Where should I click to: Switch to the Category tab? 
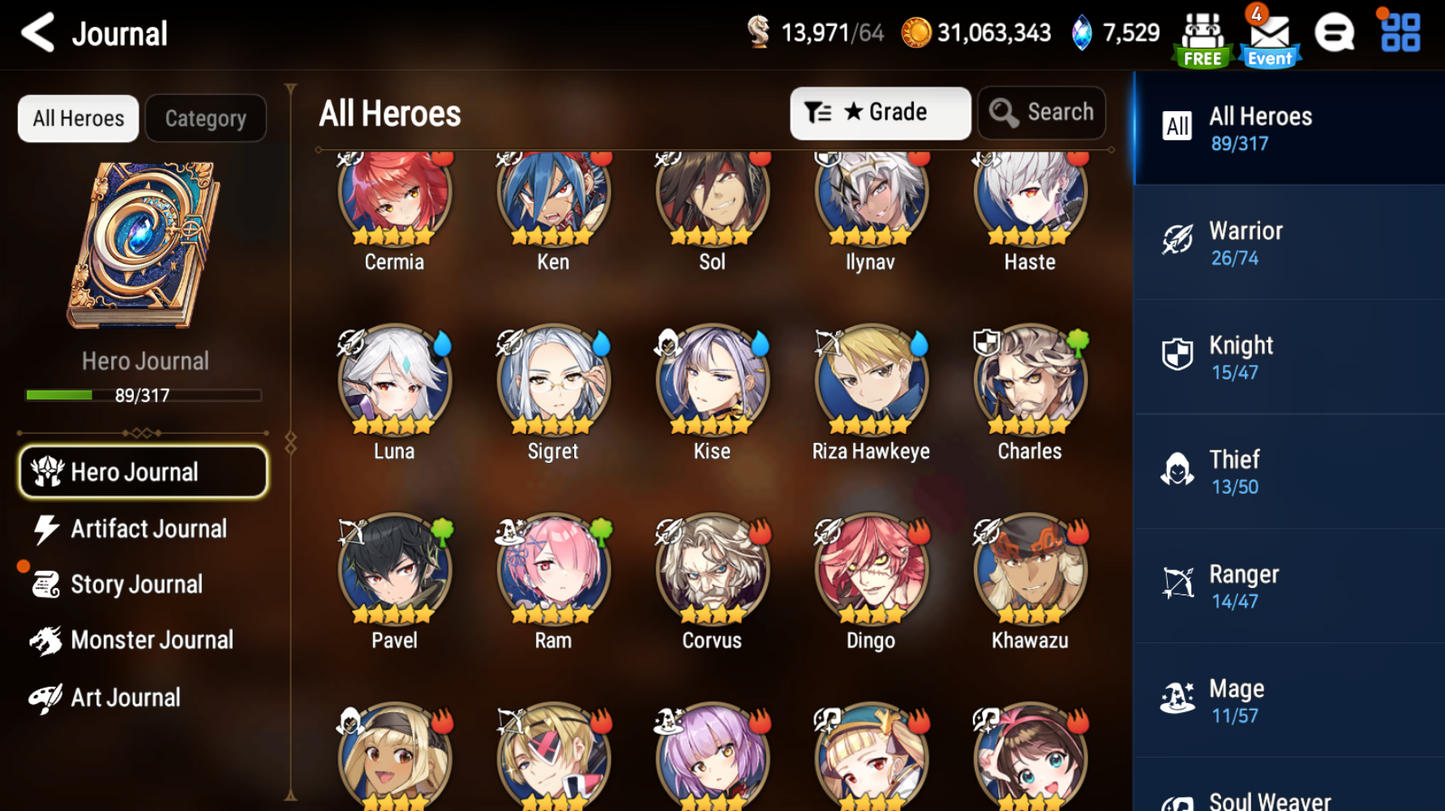pyautogui.click(x=205, y=118)
